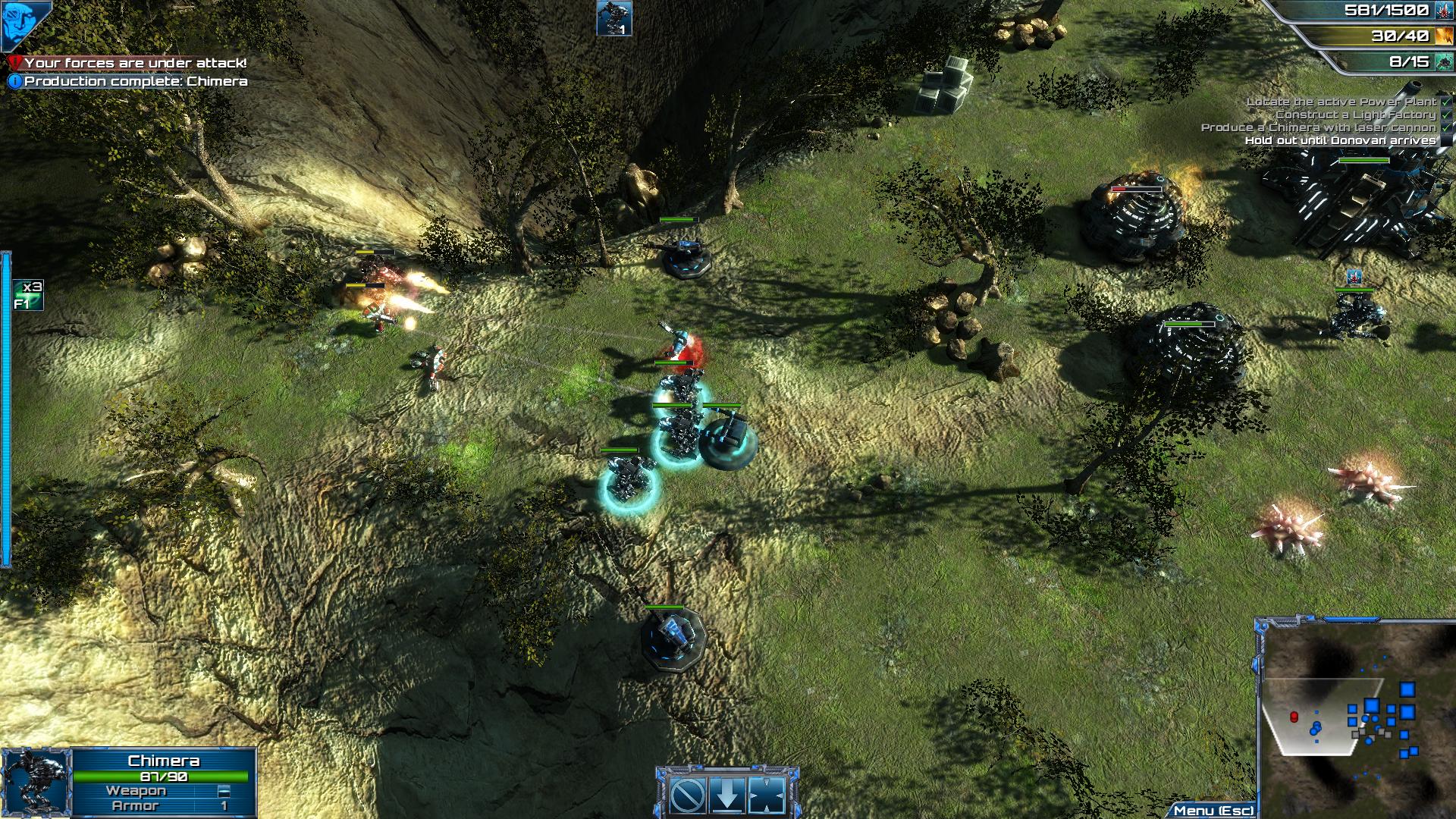Click the stop command icon

pos(689,795)
